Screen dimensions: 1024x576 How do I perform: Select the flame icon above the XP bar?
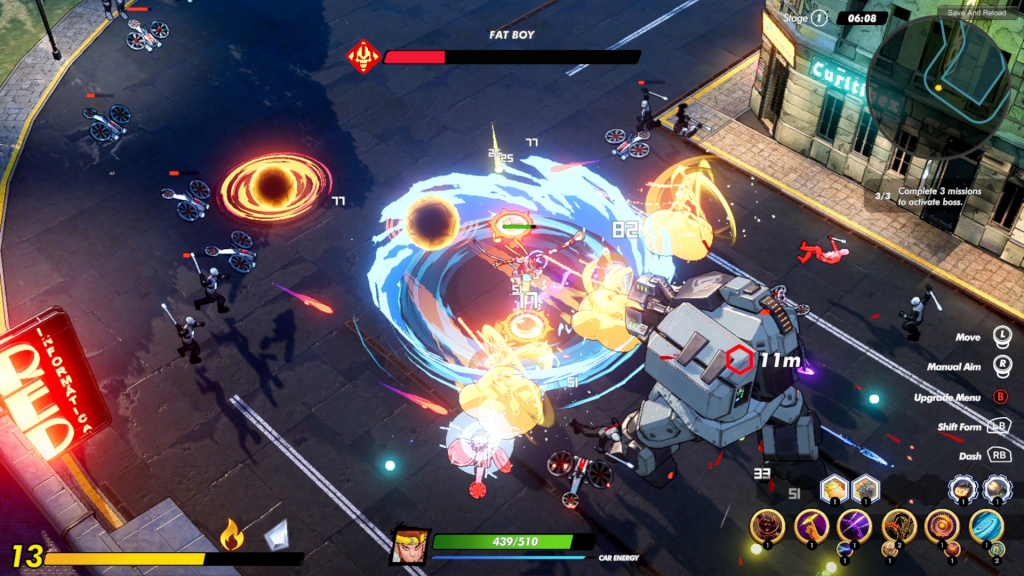tap(232, 535)
